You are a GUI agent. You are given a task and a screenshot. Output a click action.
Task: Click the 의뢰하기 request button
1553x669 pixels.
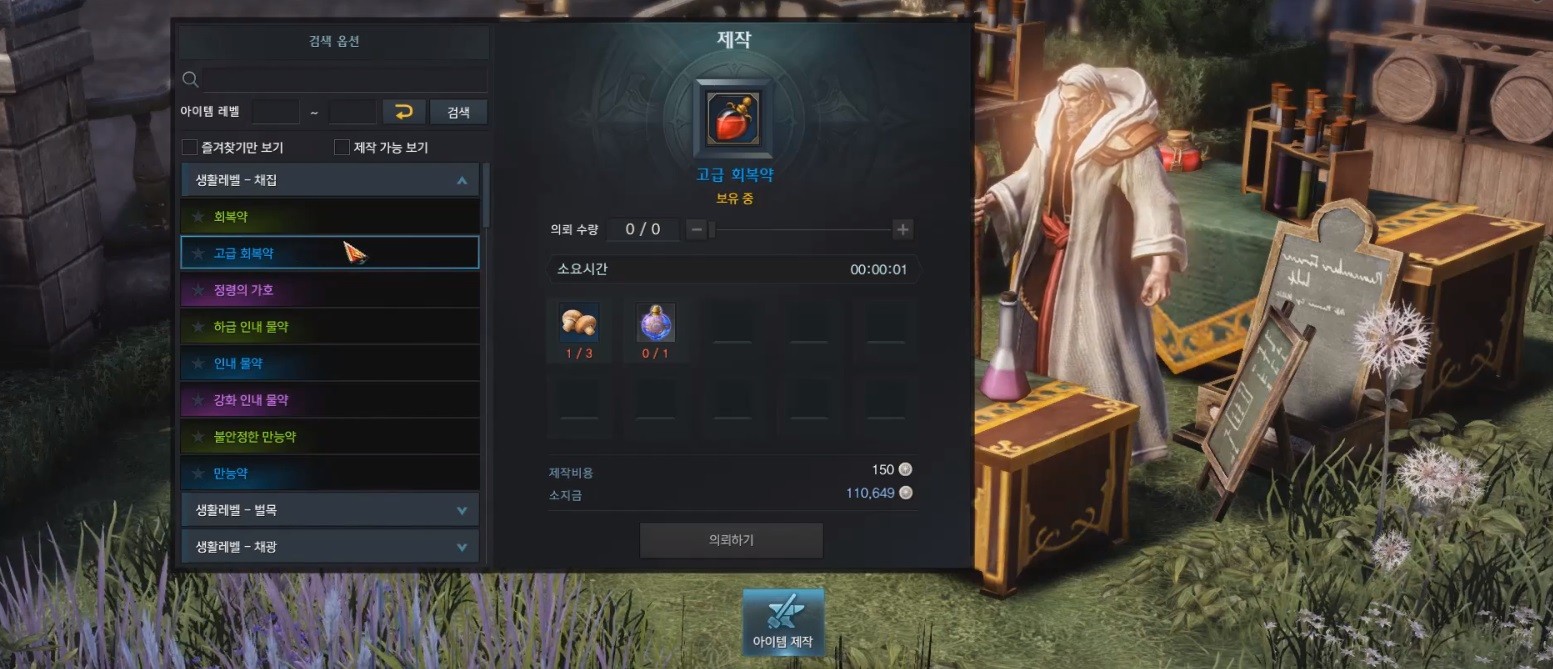tap(731, 540)
